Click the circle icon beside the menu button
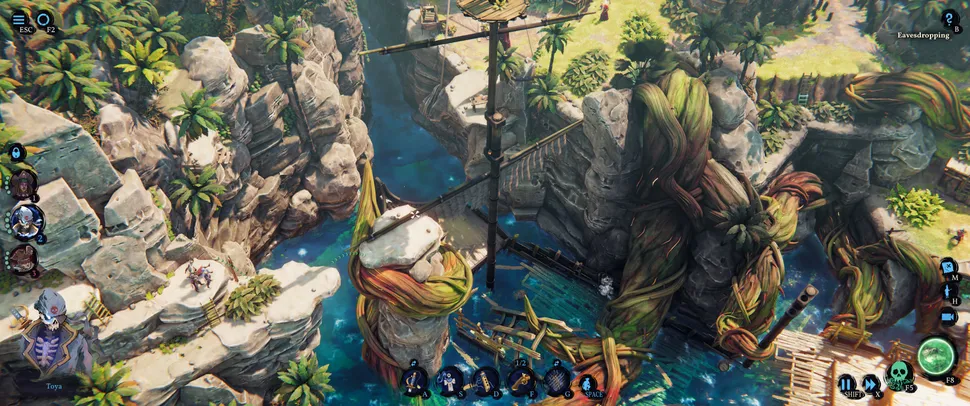Viewport: 970px width, 406px height. tap(45, 17)
